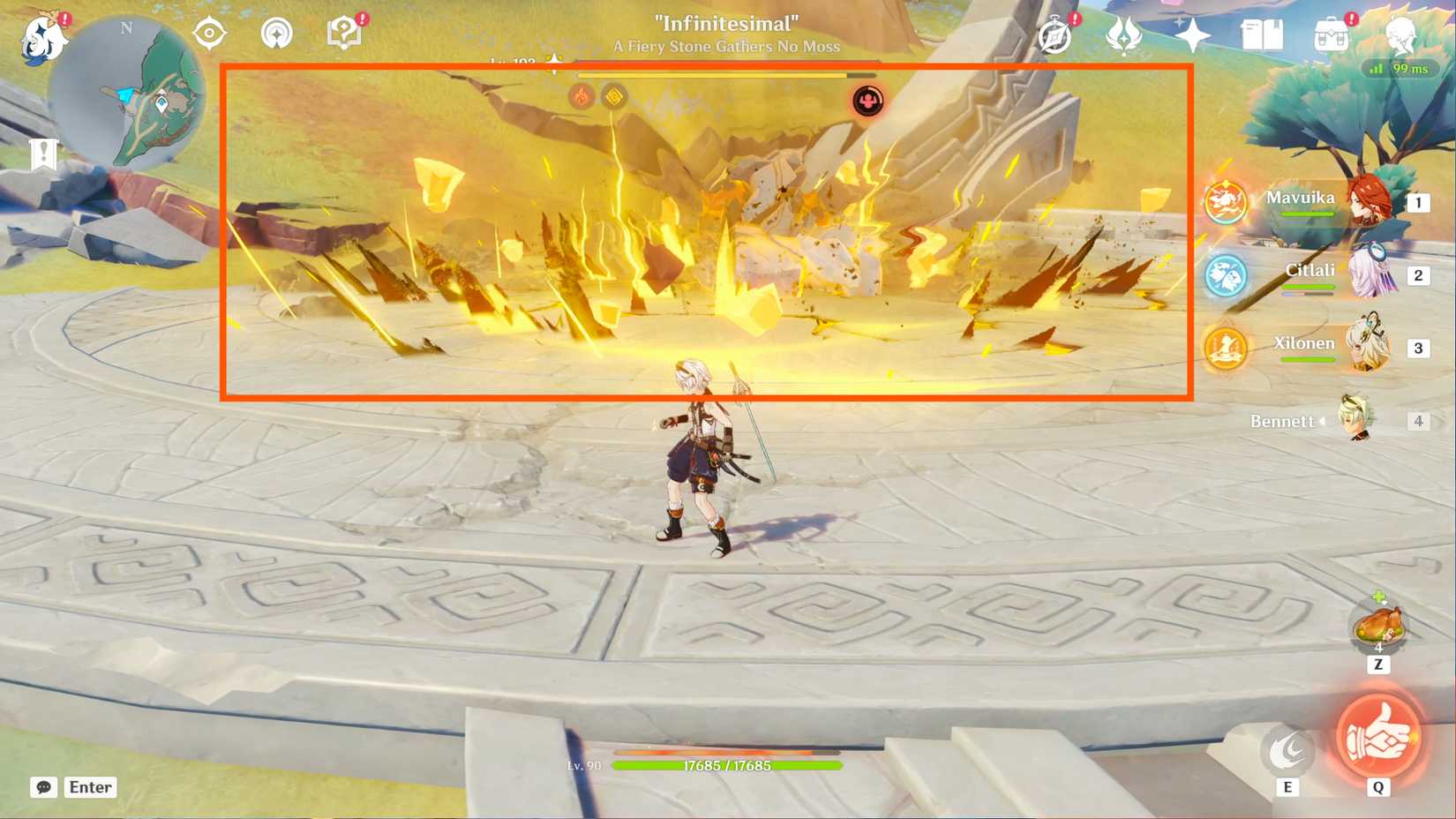This screenshot has height=819, width=1456.
Task: Click the circular star event icon
Action: 277,34
